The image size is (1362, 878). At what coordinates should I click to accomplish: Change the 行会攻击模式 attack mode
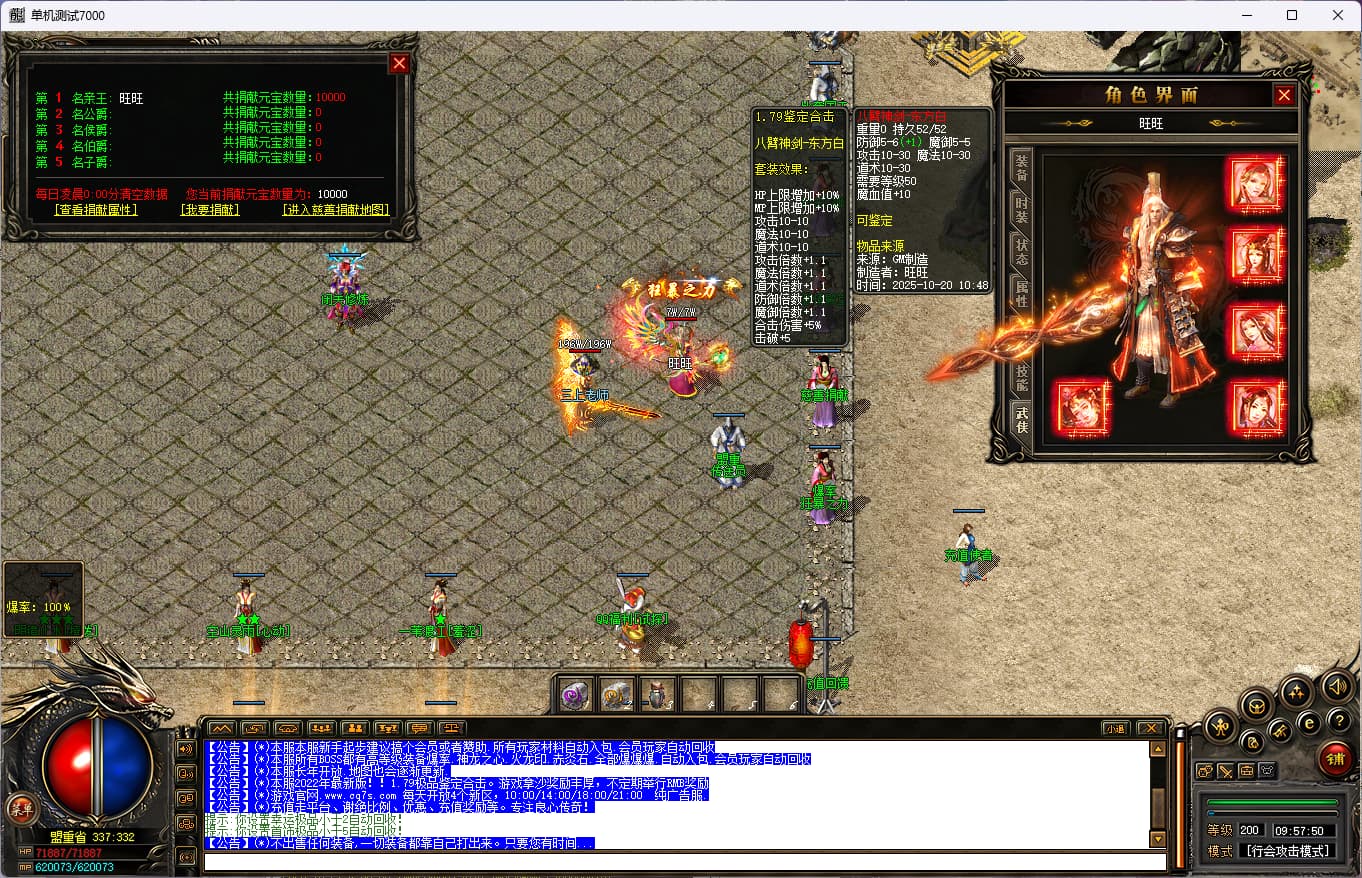1288,851
